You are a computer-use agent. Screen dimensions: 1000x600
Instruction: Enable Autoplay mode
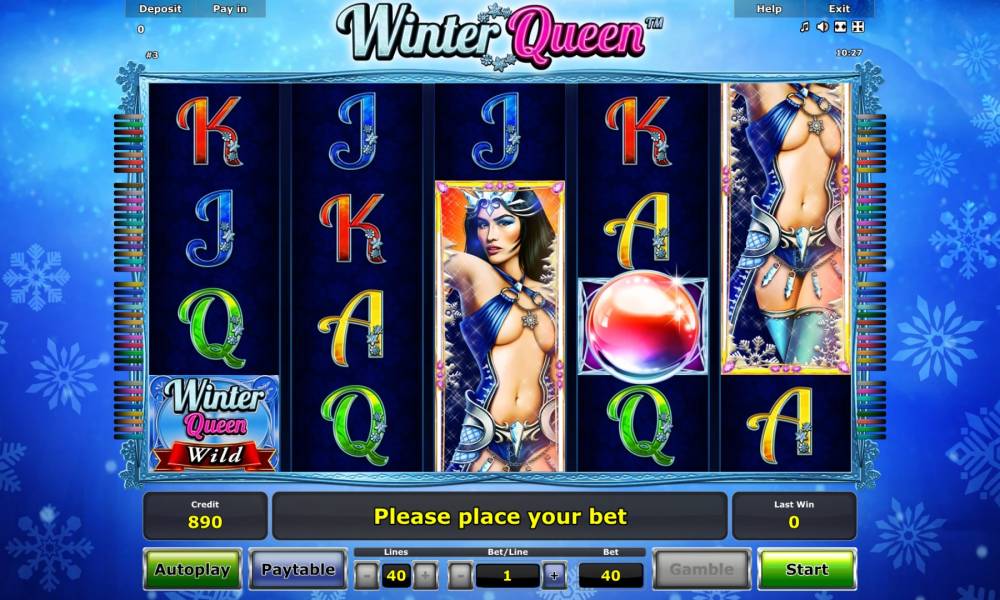pos(192,569)
